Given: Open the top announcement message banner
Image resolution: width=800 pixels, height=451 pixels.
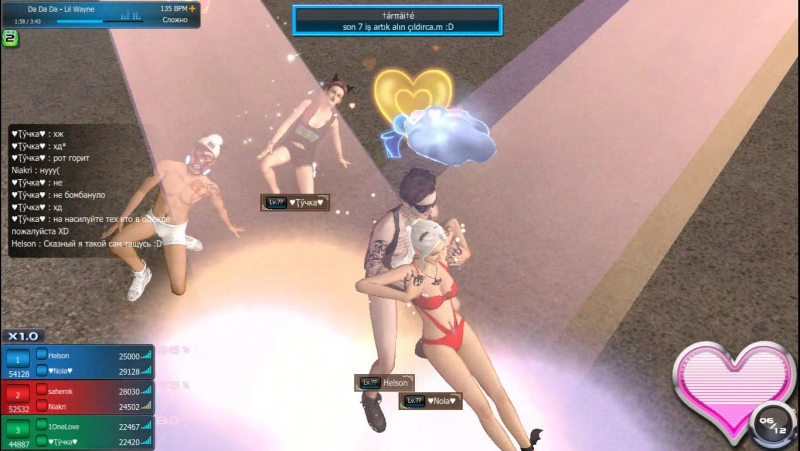Looking at the screenshot, I should (397, 20).
